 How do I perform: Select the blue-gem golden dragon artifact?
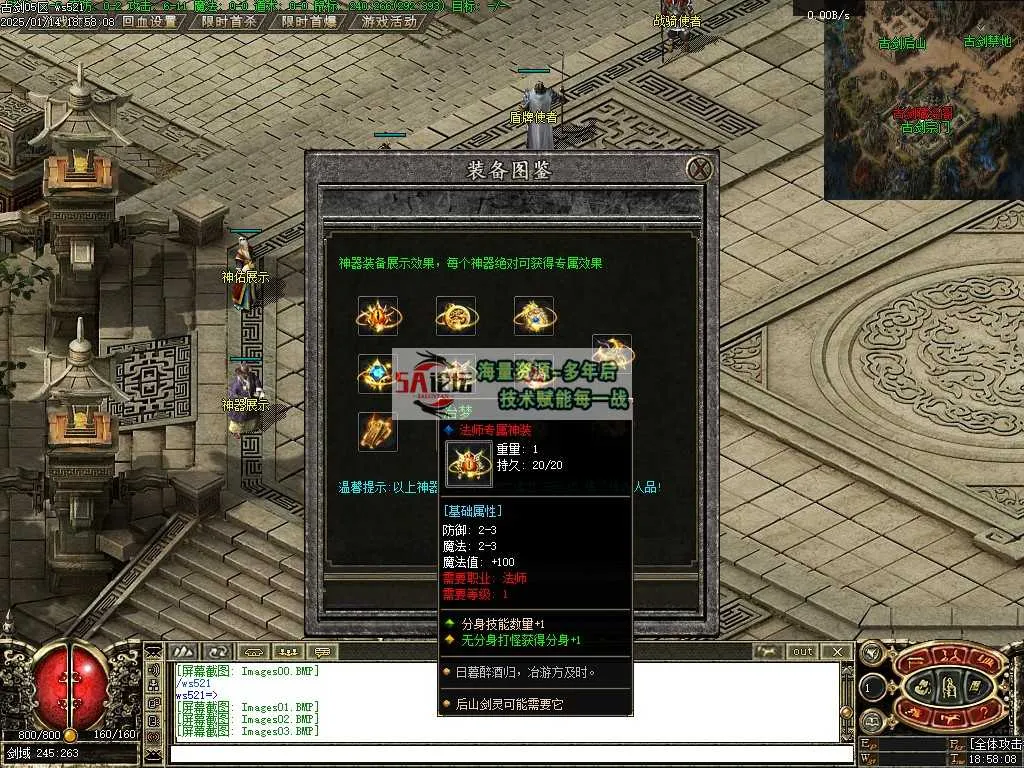pyautogui.click(x=534, y=316)
